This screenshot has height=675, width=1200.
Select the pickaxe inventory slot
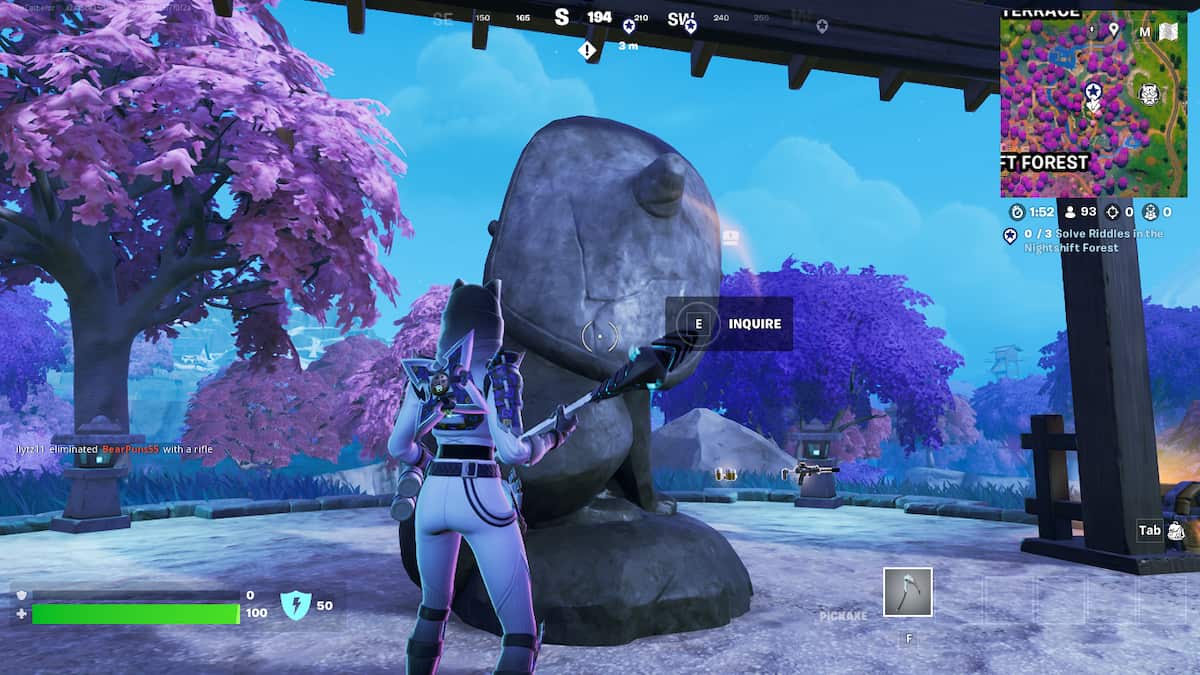coord(907,592)
